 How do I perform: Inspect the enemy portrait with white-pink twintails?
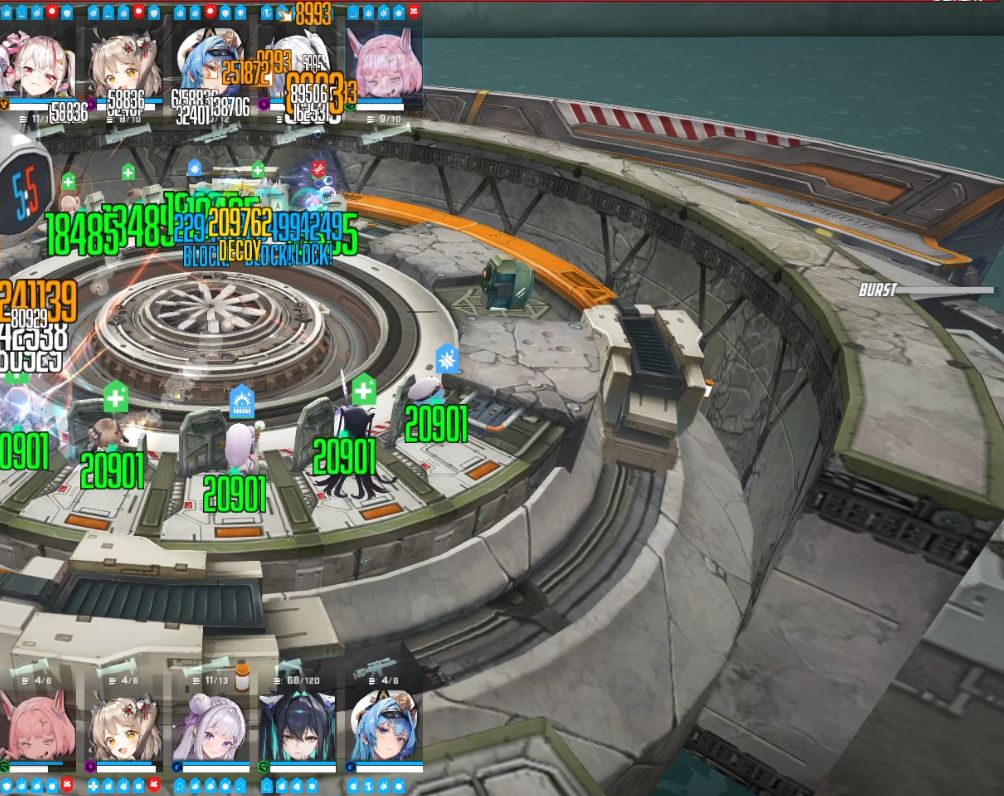(38, 62)
